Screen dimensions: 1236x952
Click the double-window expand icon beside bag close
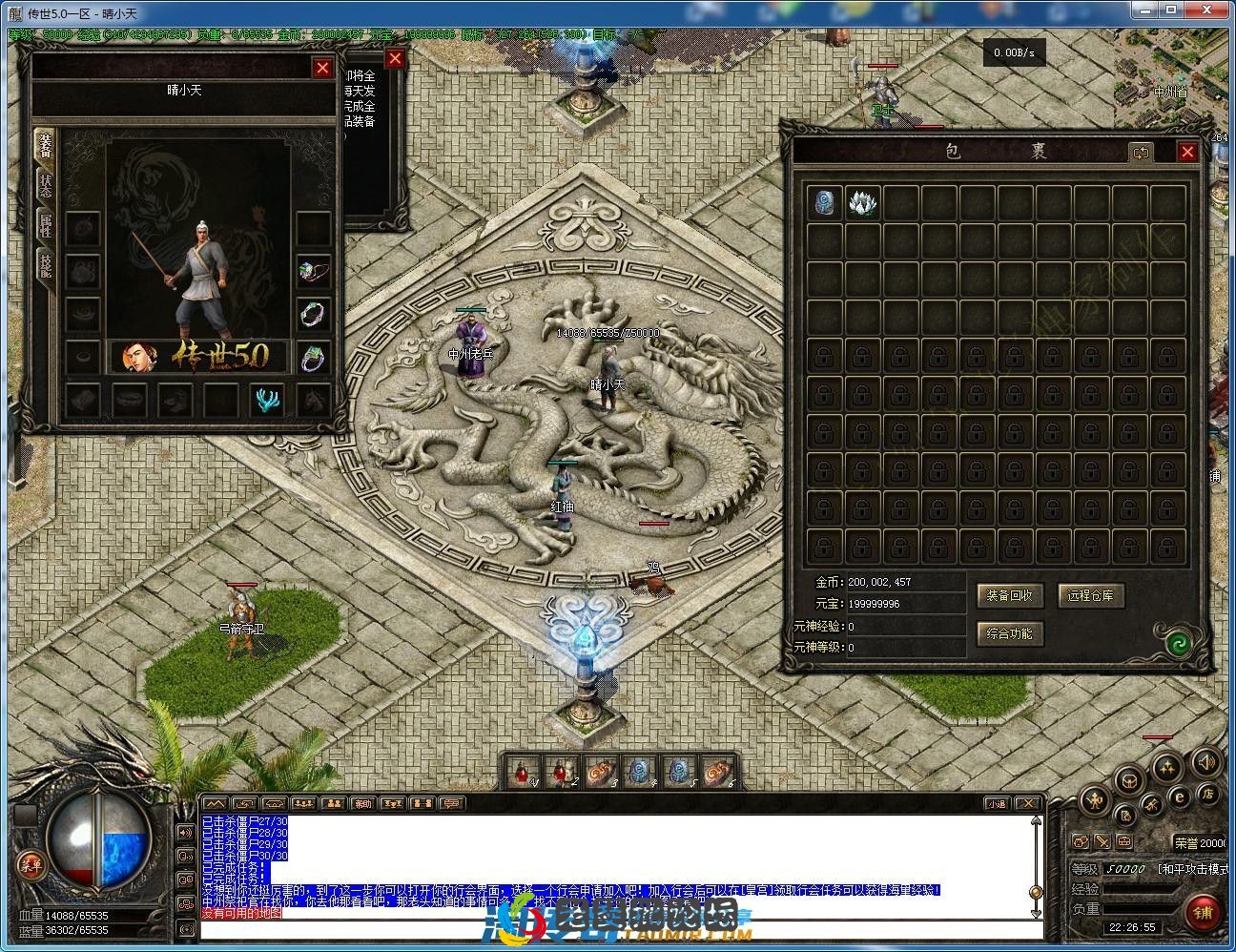point(1142,152)
